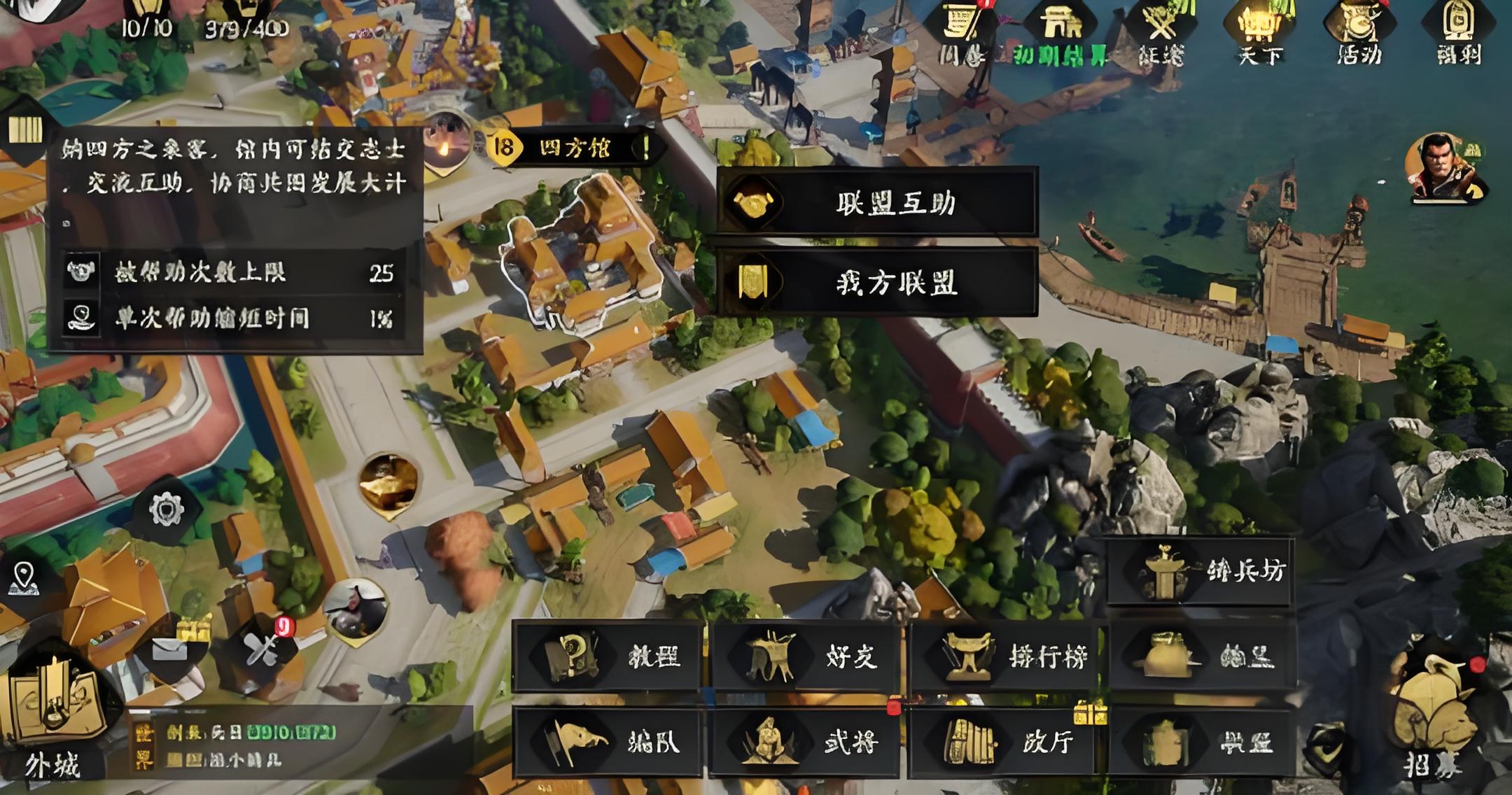Show the 排行榜 leaderboard

click(x=1005, y=656)
